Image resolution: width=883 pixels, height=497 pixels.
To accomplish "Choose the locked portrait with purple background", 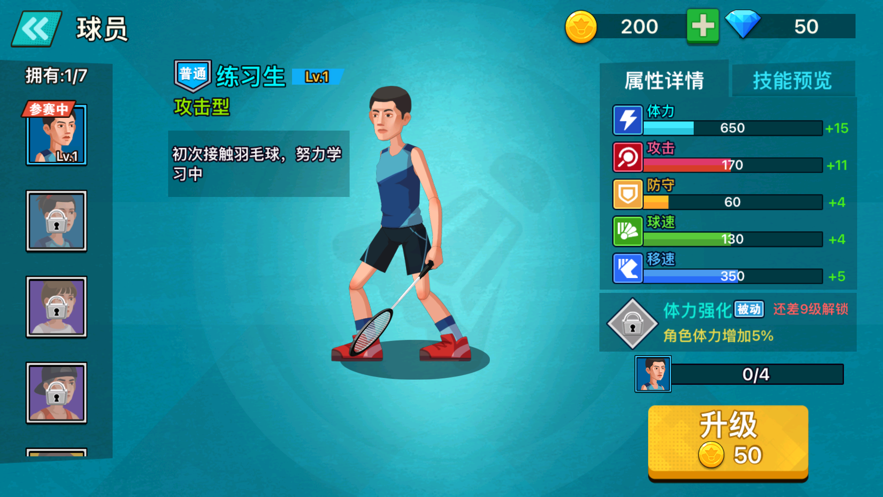I will pos(56,307).
